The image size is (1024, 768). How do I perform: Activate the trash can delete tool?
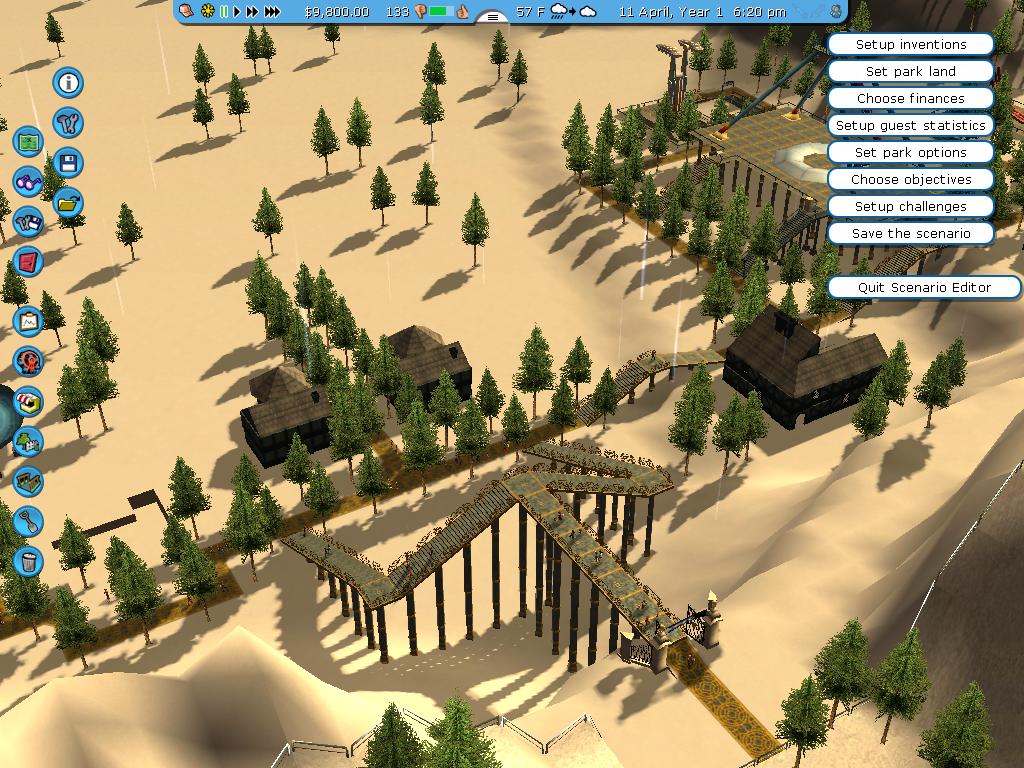click(x=28, y=561)
